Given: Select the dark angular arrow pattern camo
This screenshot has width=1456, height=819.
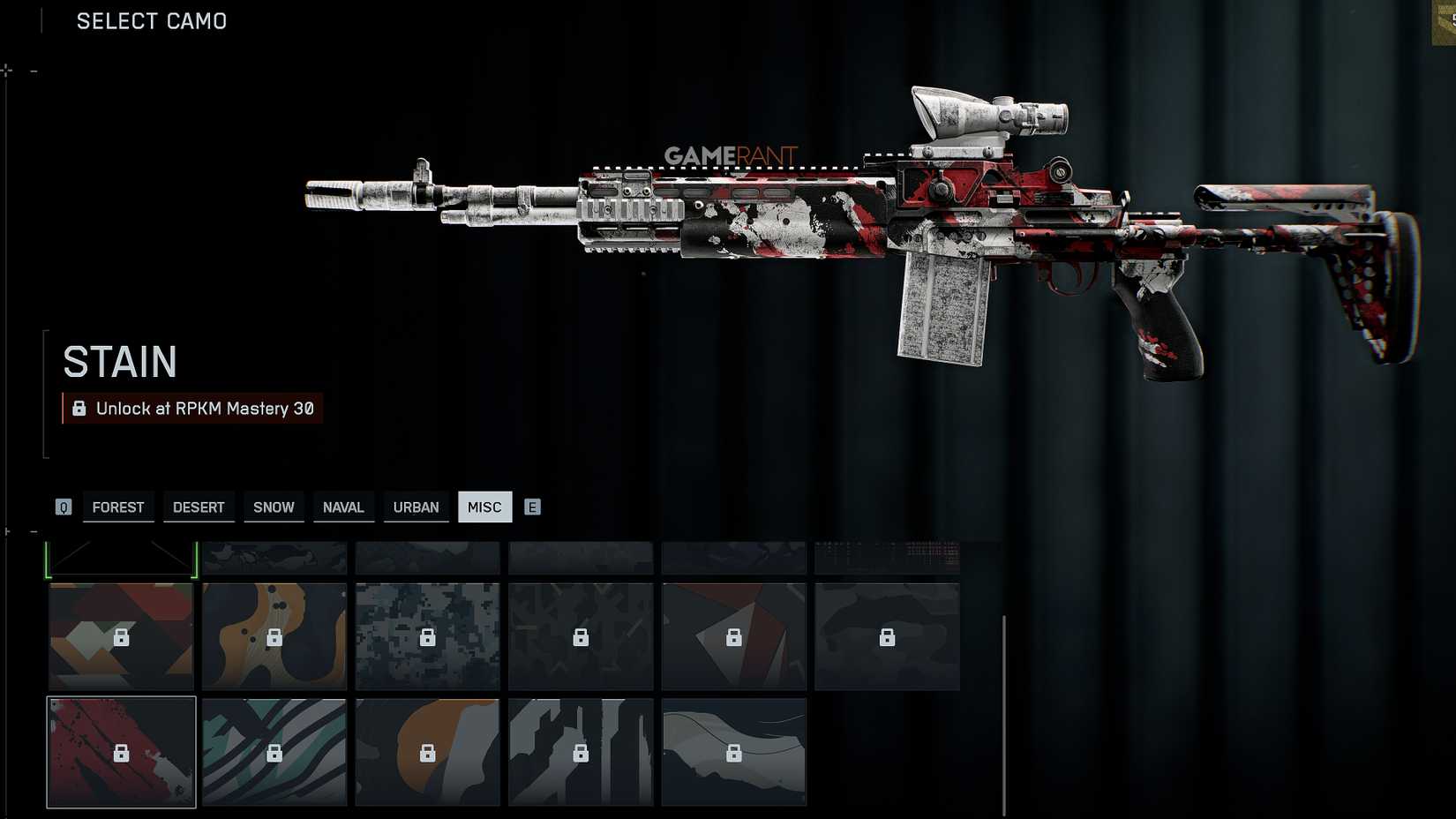Looking at the screenshot, I should pyautogui.click(x=581, y=636).
